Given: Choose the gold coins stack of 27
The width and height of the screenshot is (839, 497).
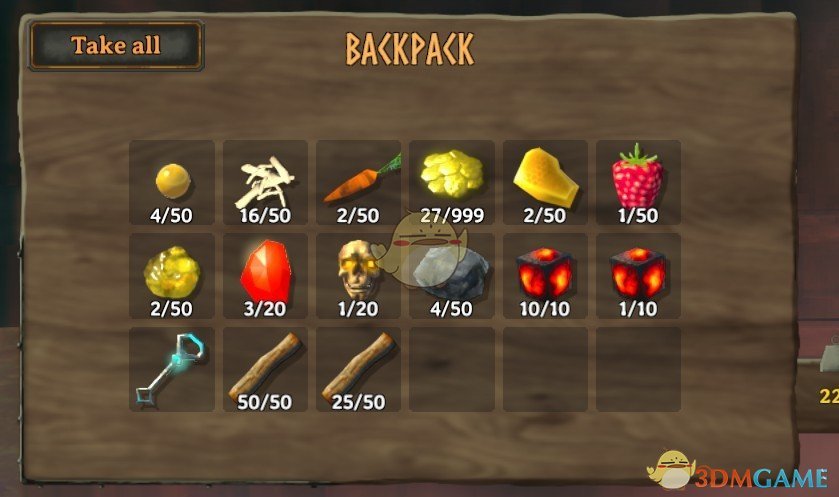Looking at the screenshot, I should tap(452, 182).
